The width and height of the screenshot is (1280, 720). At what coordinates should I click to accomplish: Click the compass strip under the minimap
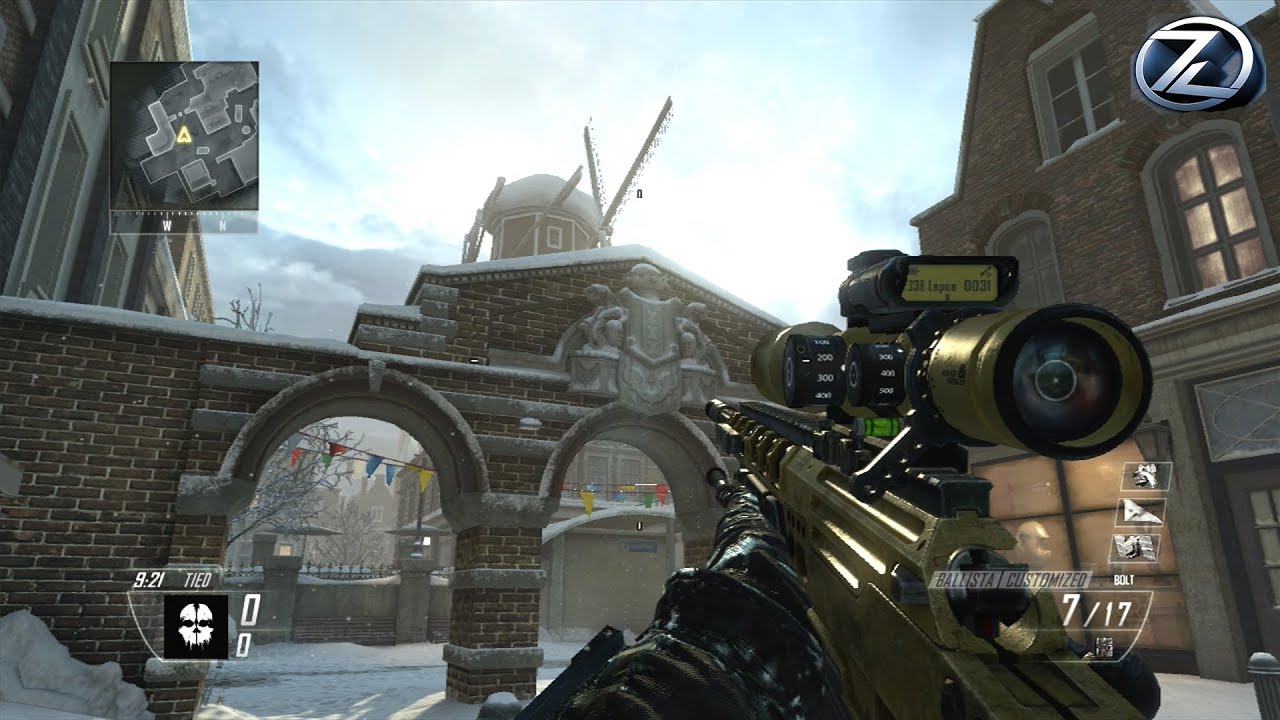pyautogui.click(x=184, y=224)
